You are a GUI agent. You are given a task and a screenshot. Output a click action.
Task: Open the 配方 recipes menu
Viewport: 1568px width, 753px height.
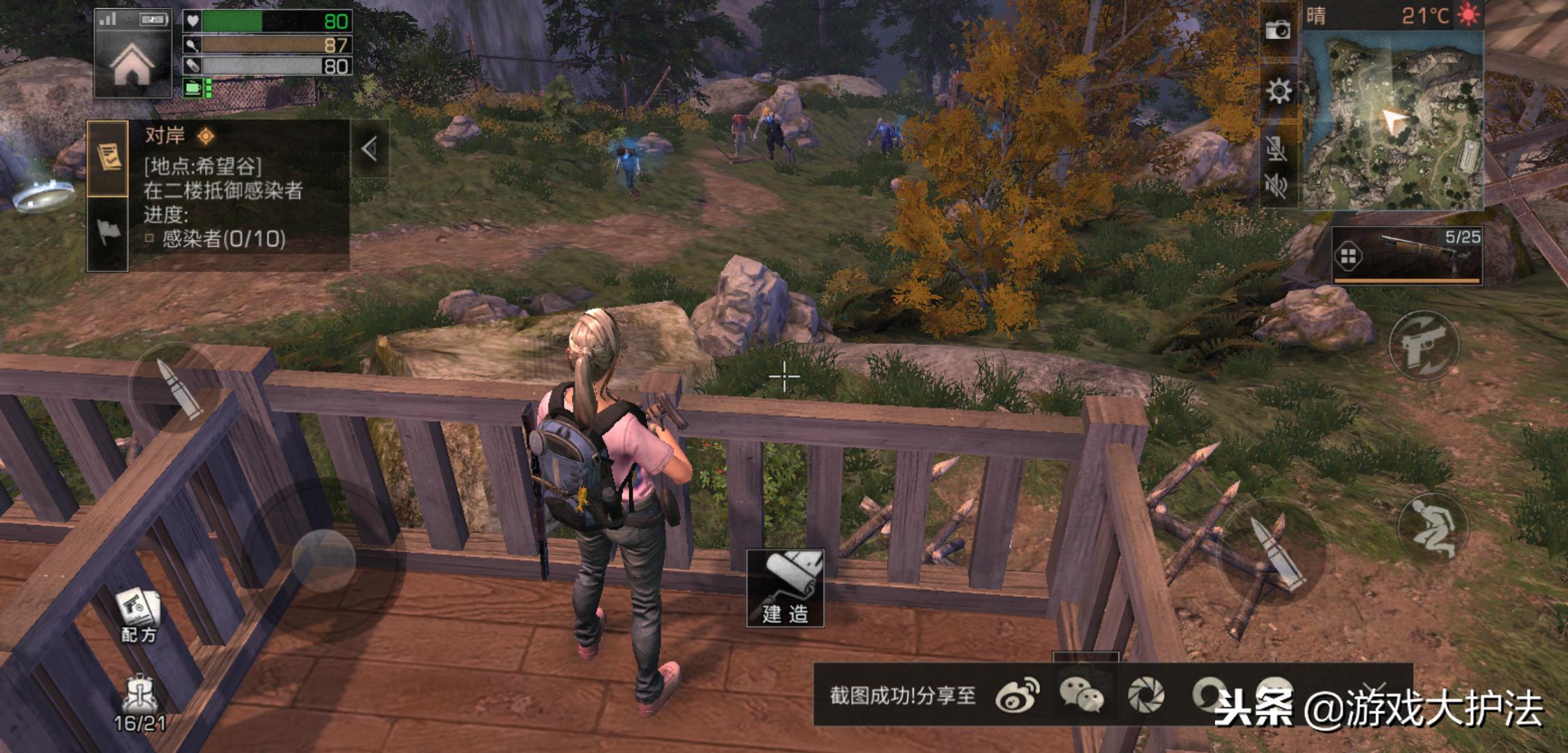point(139,615)
